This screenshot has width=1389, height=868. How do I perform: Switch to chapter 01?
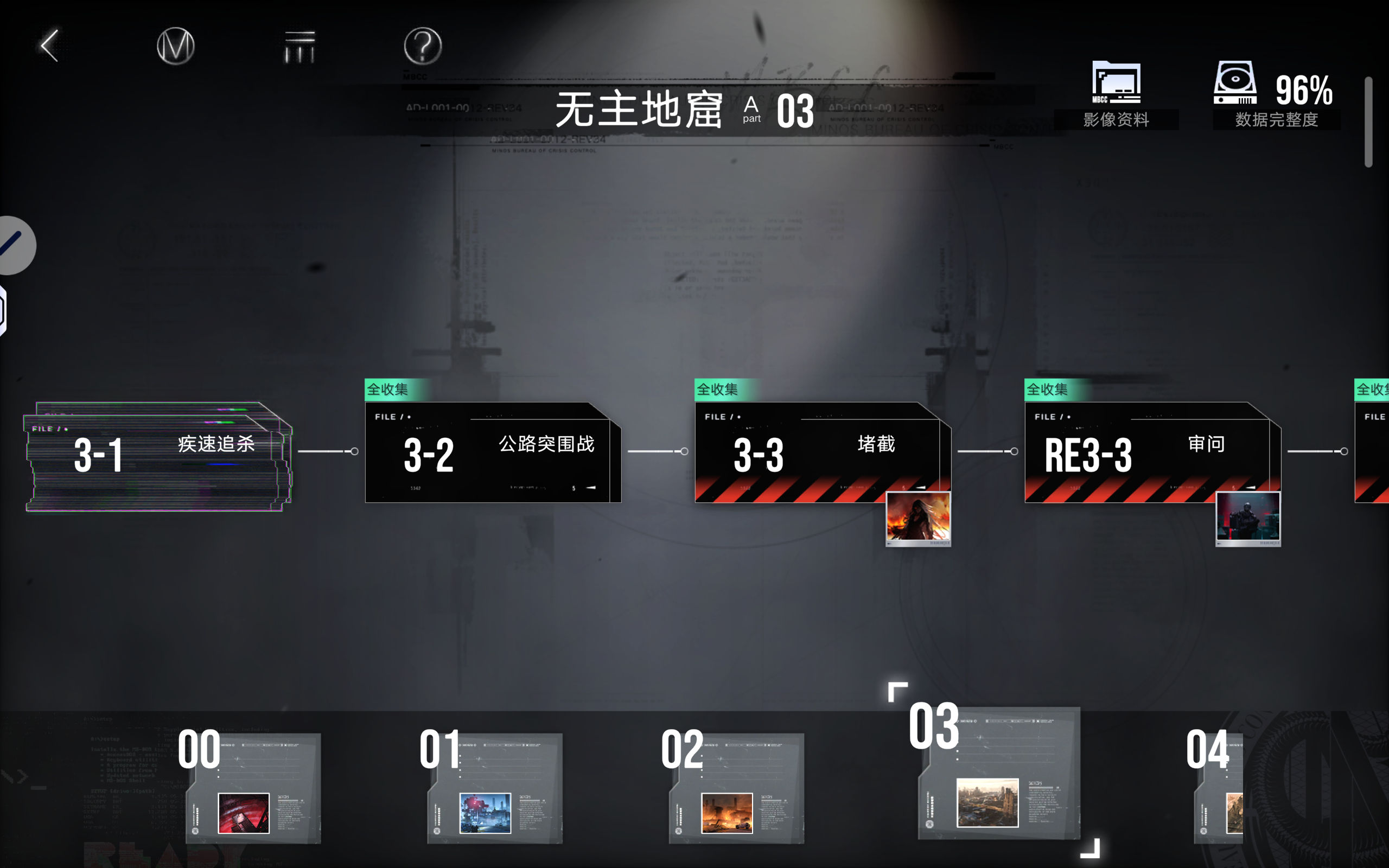coord(494,789)
